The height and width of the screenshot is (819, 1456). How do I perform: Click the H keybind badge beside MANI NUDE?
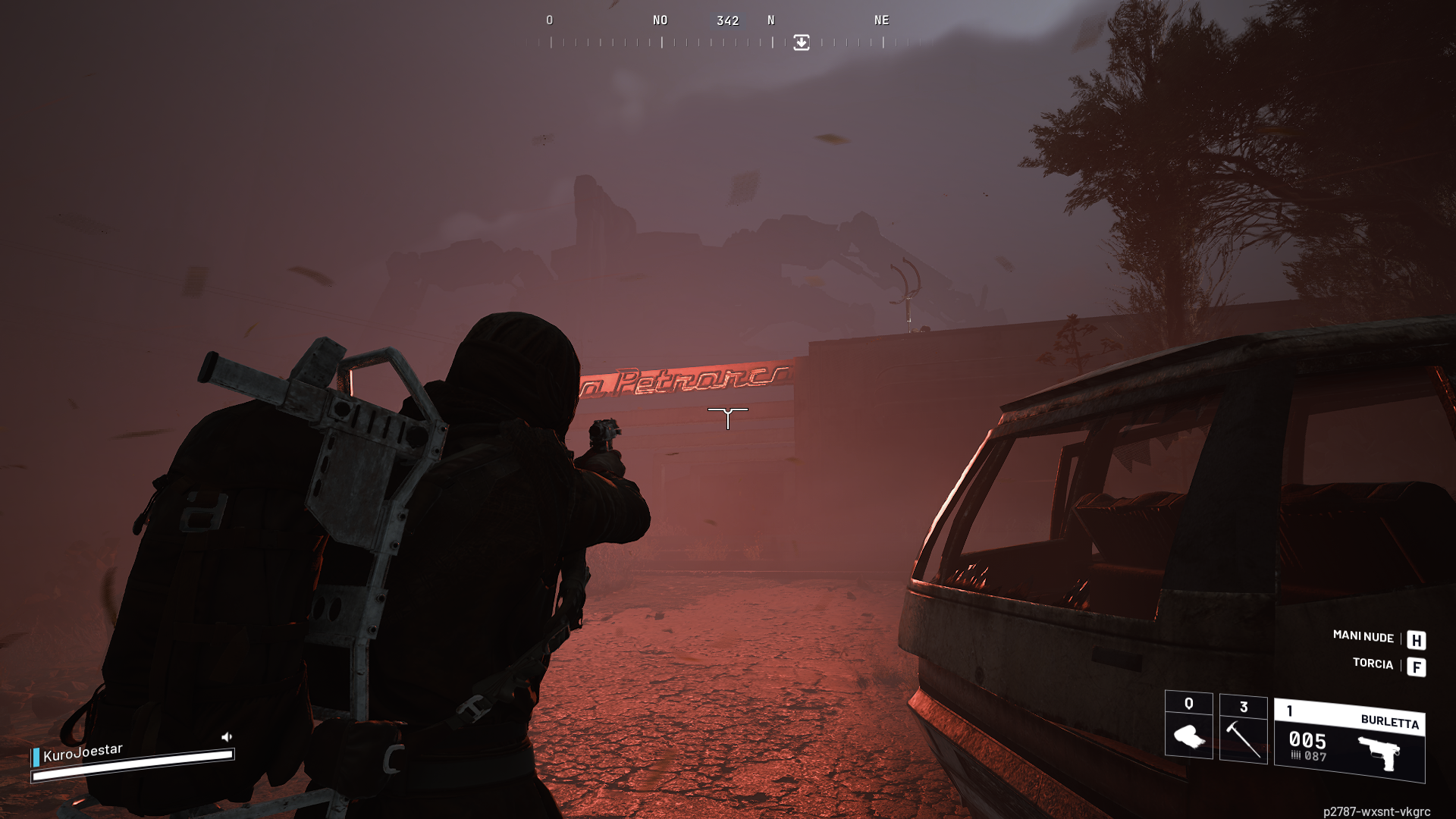(x=1417, y=639)
